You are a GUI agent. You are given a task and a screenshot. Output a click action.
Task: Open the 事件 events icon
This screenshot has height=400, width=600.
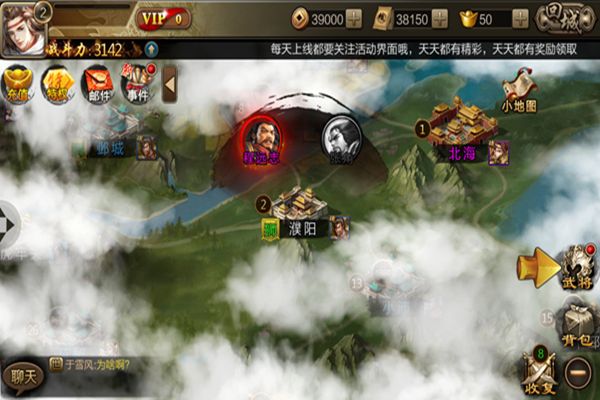point(136,84)
